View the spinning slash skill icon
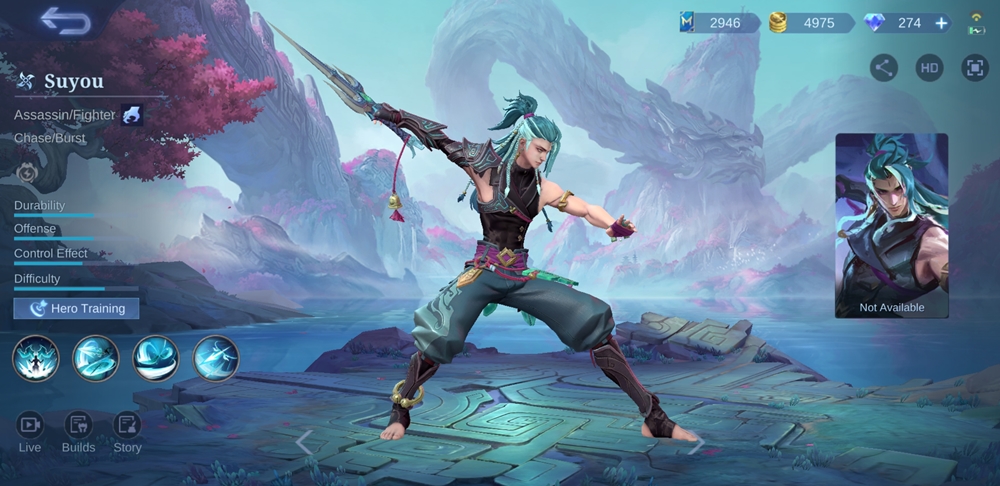This screenshot has width=1000, height=486. (96, 358)
